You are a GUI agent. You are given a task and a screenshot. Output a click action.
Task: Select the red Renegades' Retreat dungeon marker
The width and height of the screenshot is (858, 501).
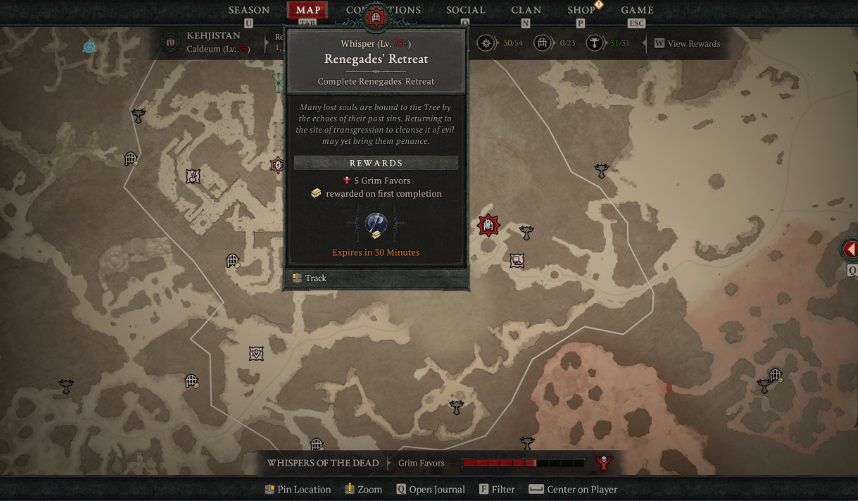click(x=488, y=225)
